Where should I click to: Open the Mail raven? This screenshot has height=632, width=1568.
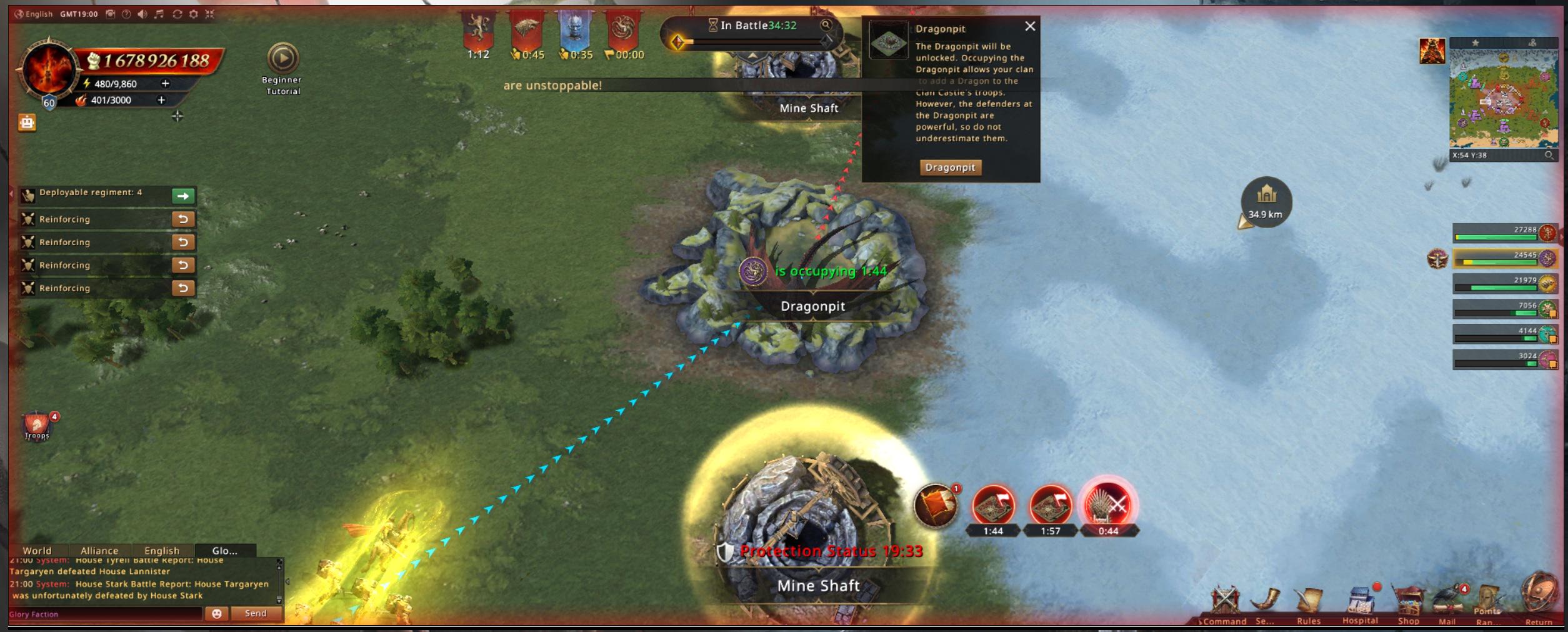coord(1447,603)
